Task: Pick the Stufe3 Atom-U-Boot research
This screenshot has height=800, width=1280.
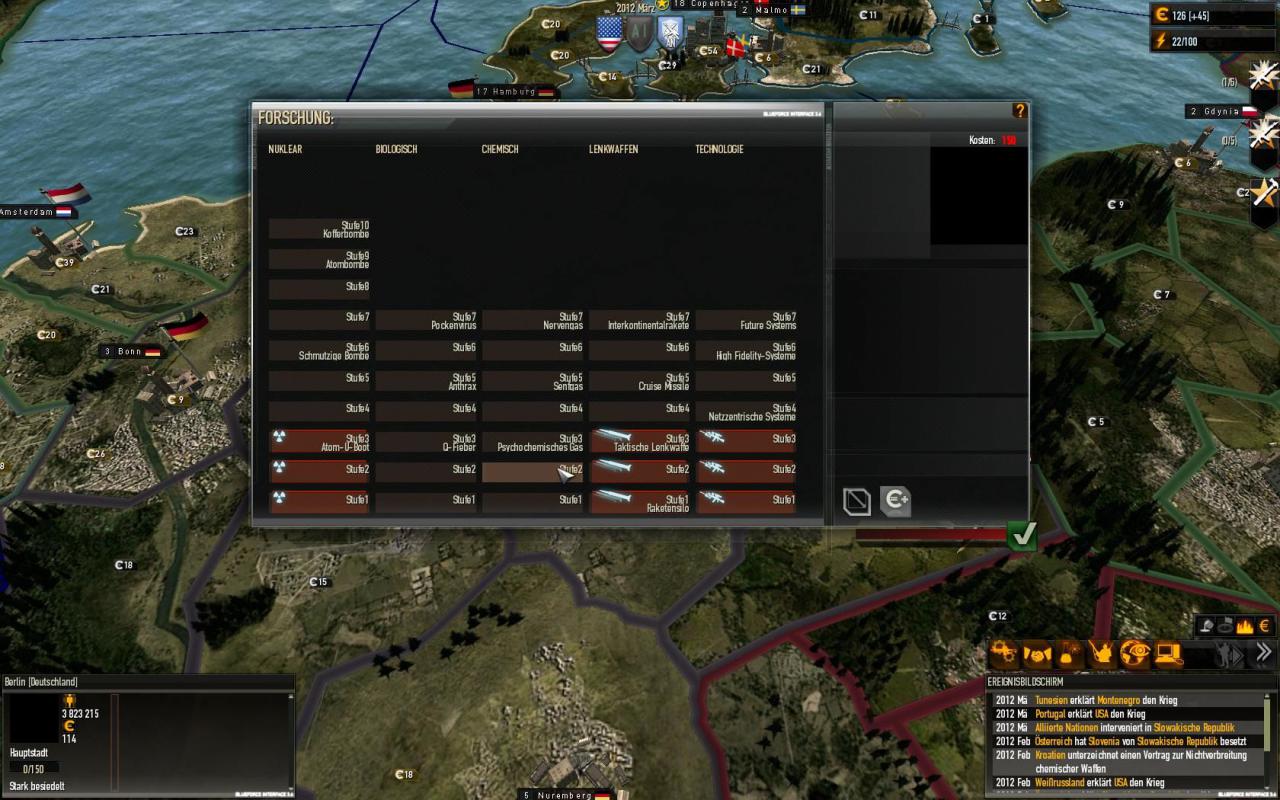Action: coord(319,442)
